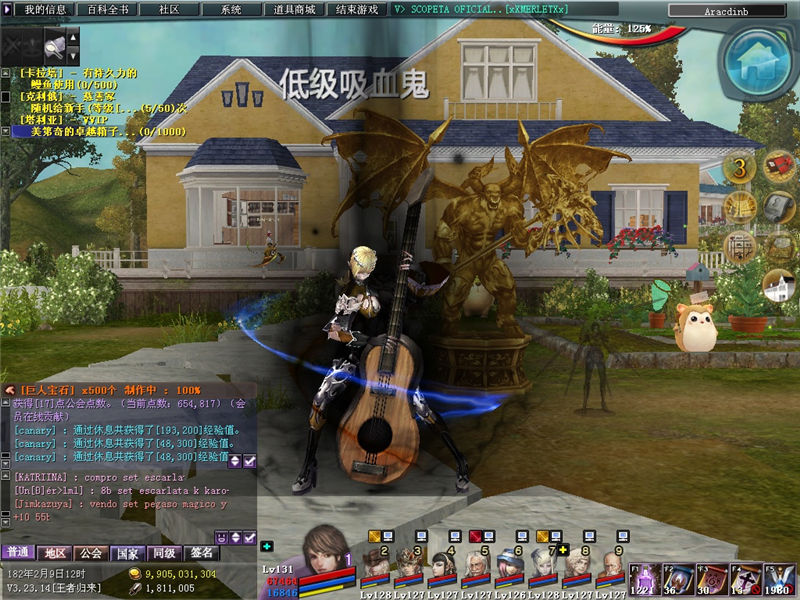Click 结束游戏 to end the game
The height and width of the screenshot is (600, 800).
coord(357,9)
